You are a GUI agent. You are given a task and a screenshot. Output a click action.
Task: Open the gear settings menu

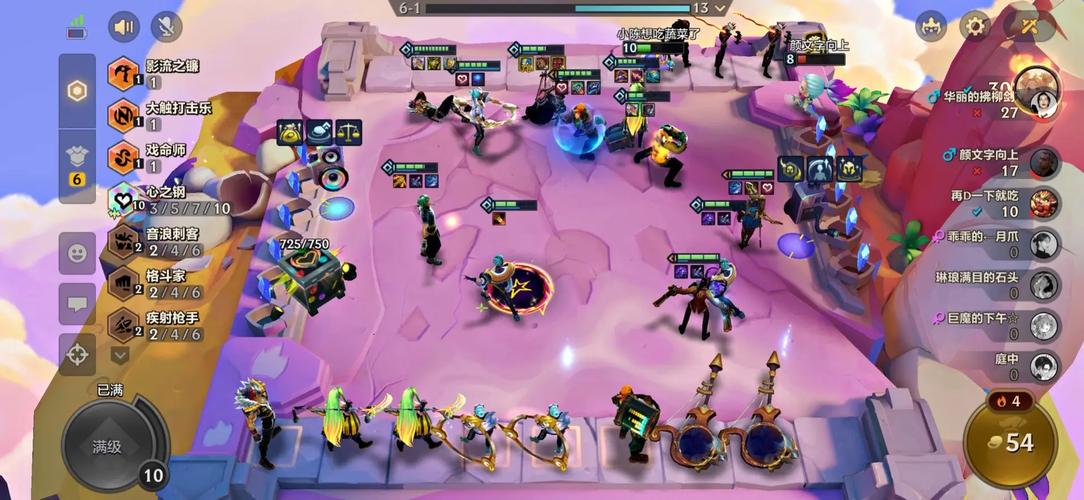click(x=975, y=26)
